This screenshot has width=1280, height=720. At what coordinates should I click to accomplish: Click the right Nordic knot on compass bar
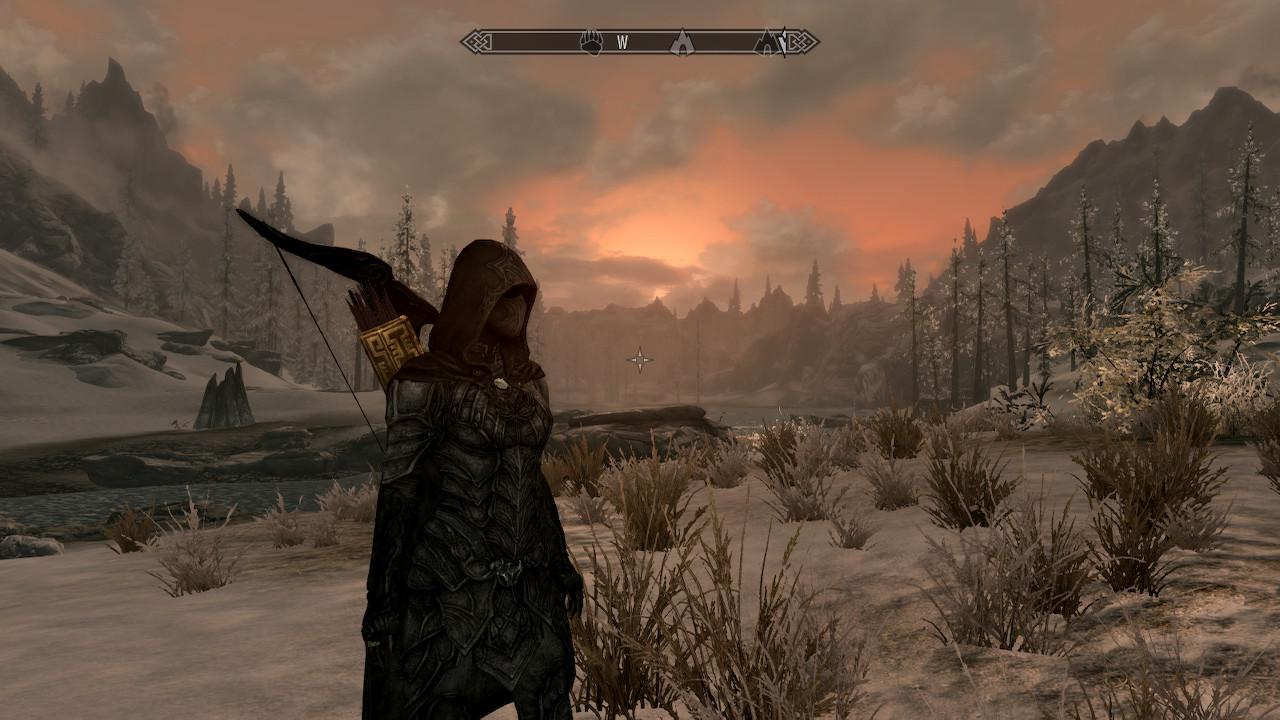(x=803, y=42)
